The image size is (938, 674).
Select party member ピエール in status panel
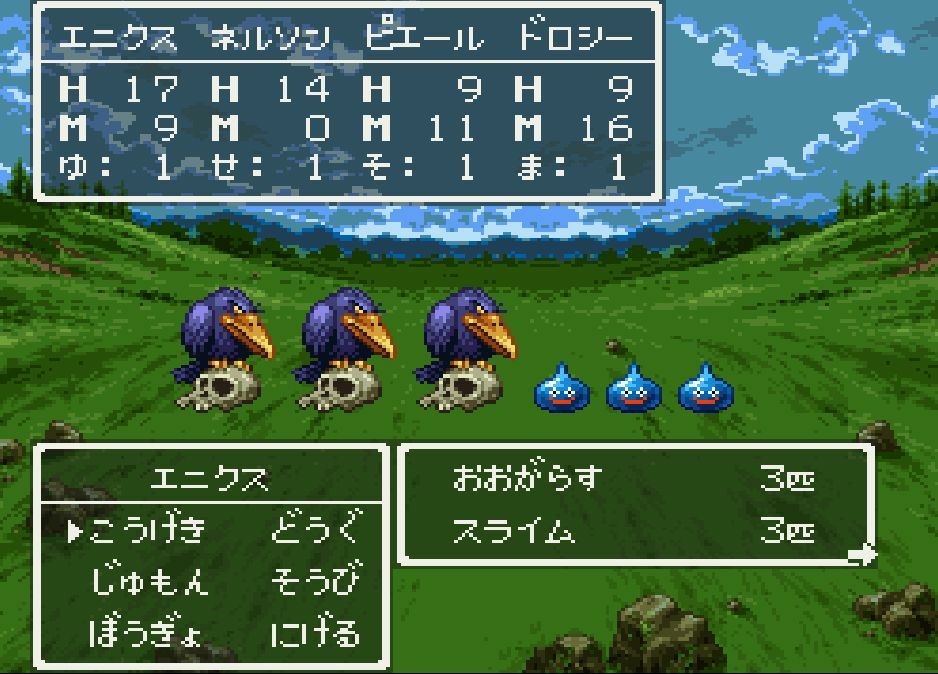(x=422, y=38)
